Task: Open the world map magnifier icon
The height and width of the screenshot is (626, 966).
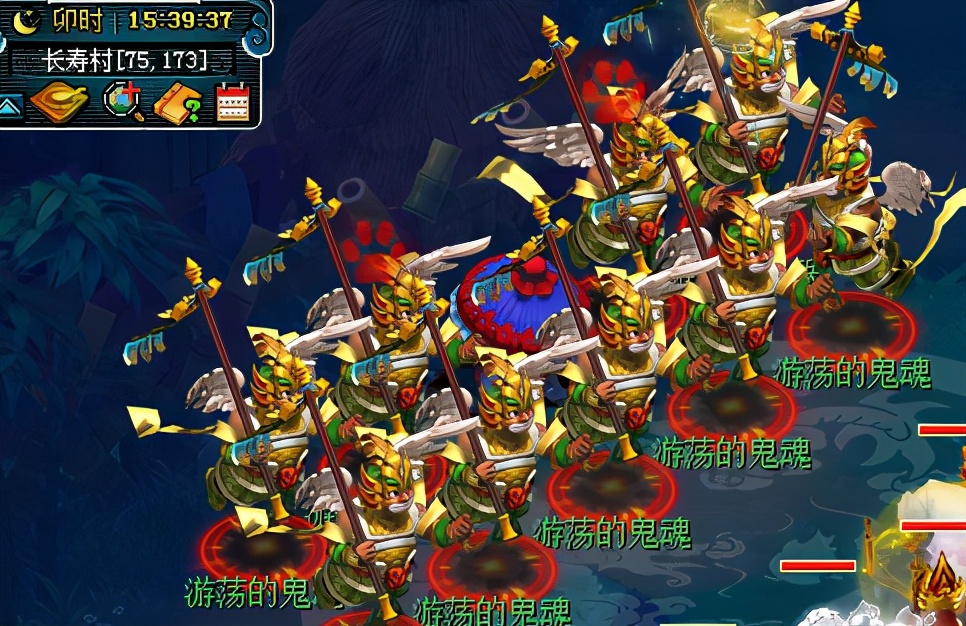Action: tap(125, 102)
